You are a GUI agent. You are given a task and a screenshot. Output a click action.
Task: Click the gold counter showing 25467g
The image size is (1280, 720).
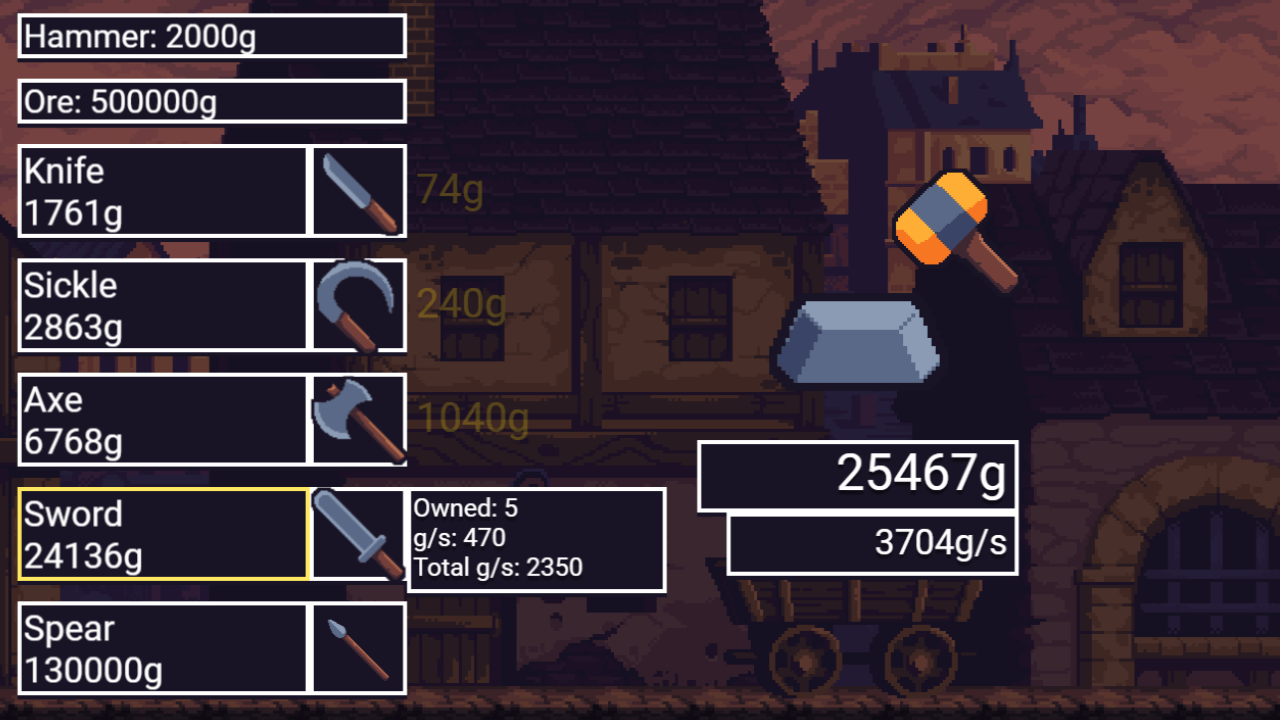pos(856,477)
